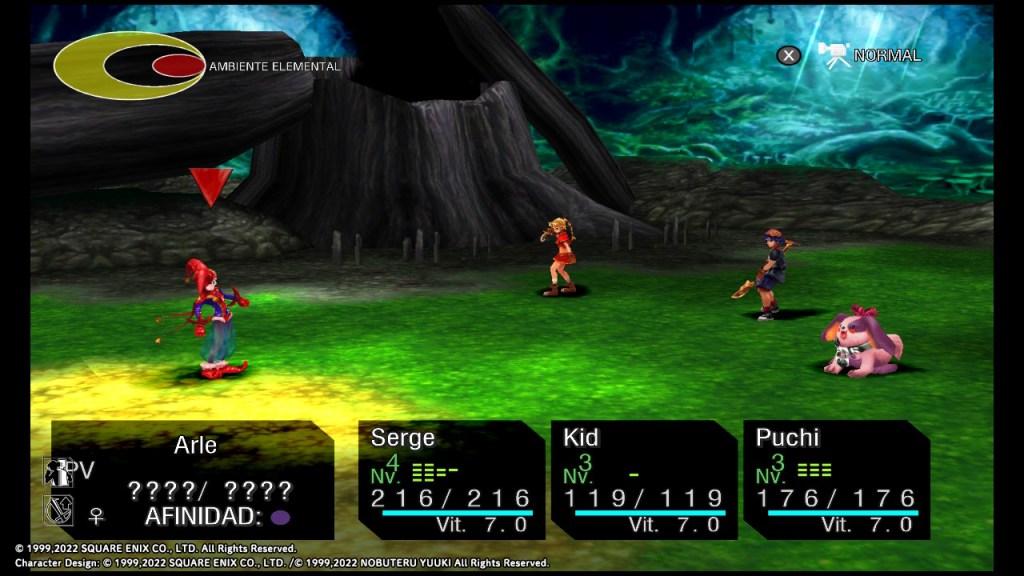Choose Kid's party status panel

tap(643, 480)
